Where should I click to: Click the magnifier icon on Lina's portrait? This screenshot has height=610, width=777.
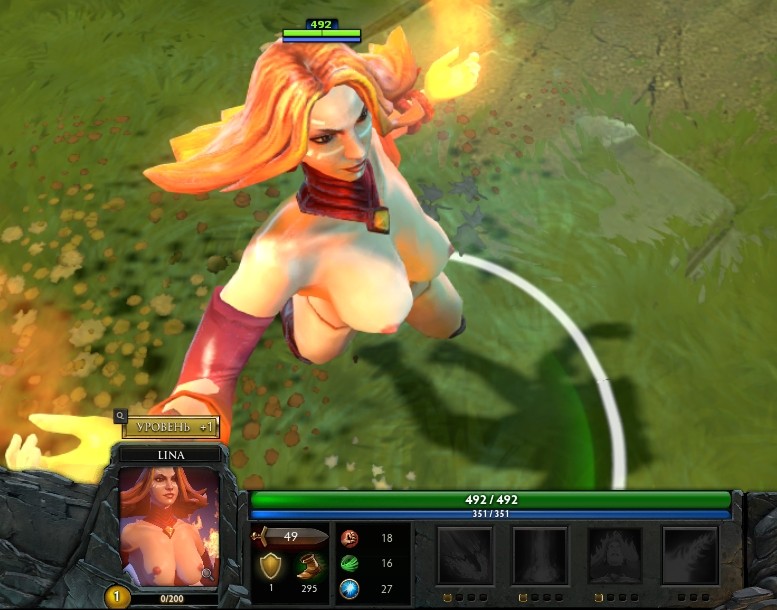tap(207, 573)
